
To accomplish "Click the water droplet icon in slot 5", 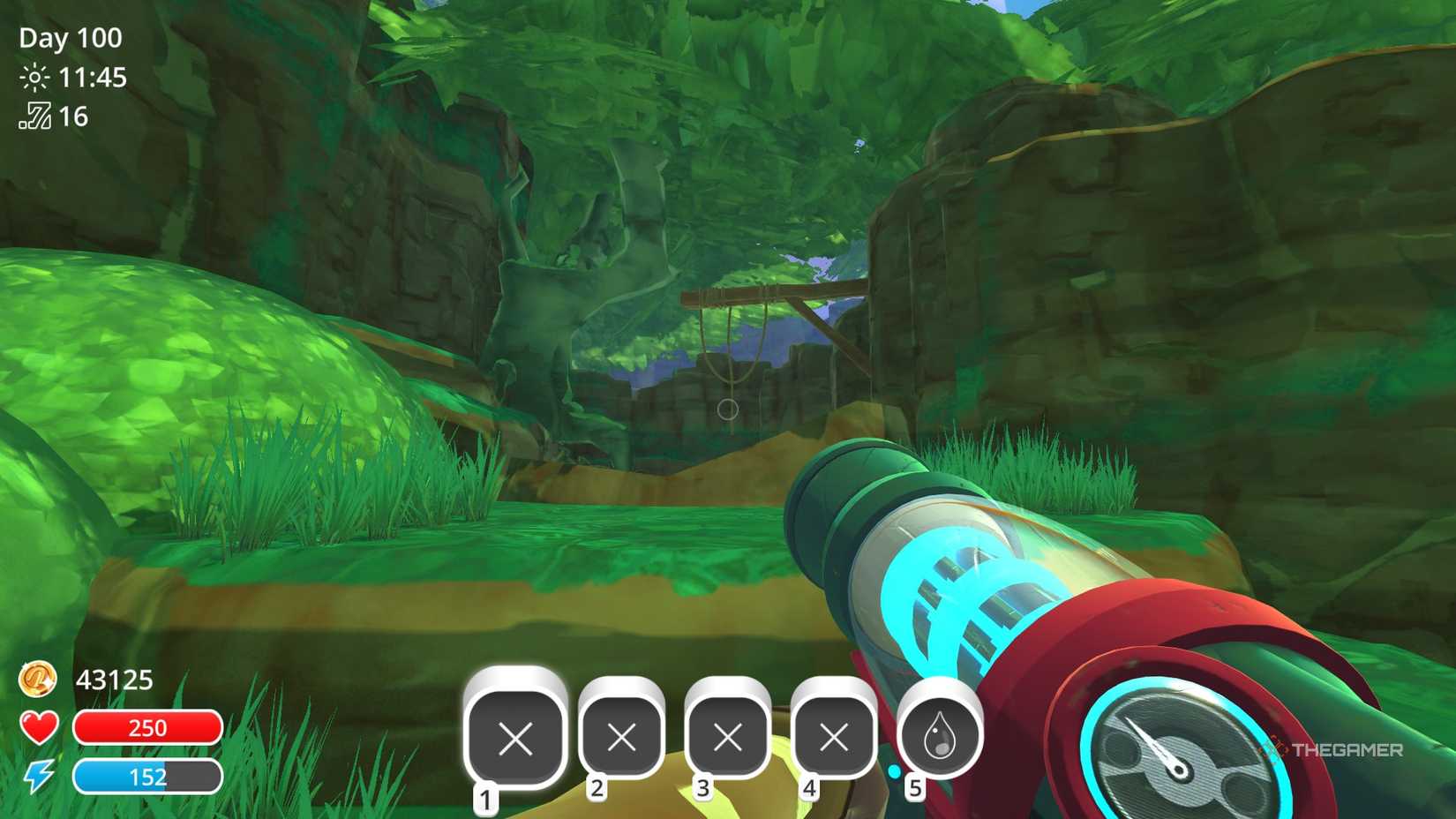I will click(x=939, y=736).
